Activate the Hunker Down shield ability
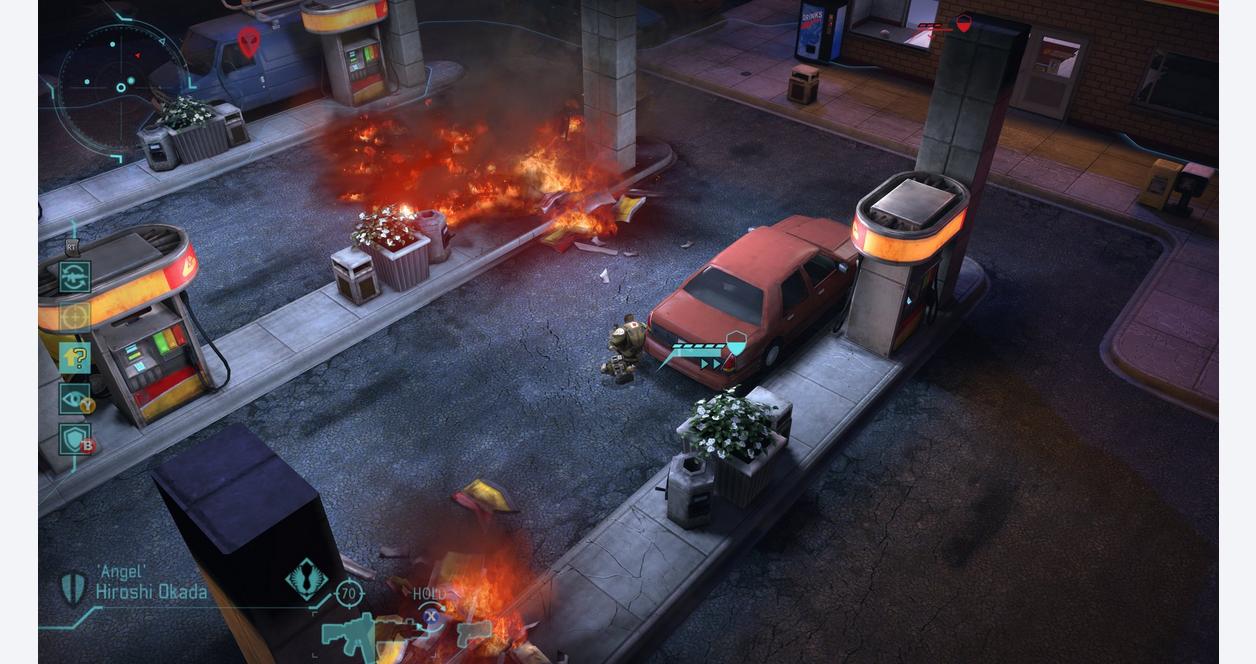 [x=75, y=439]
